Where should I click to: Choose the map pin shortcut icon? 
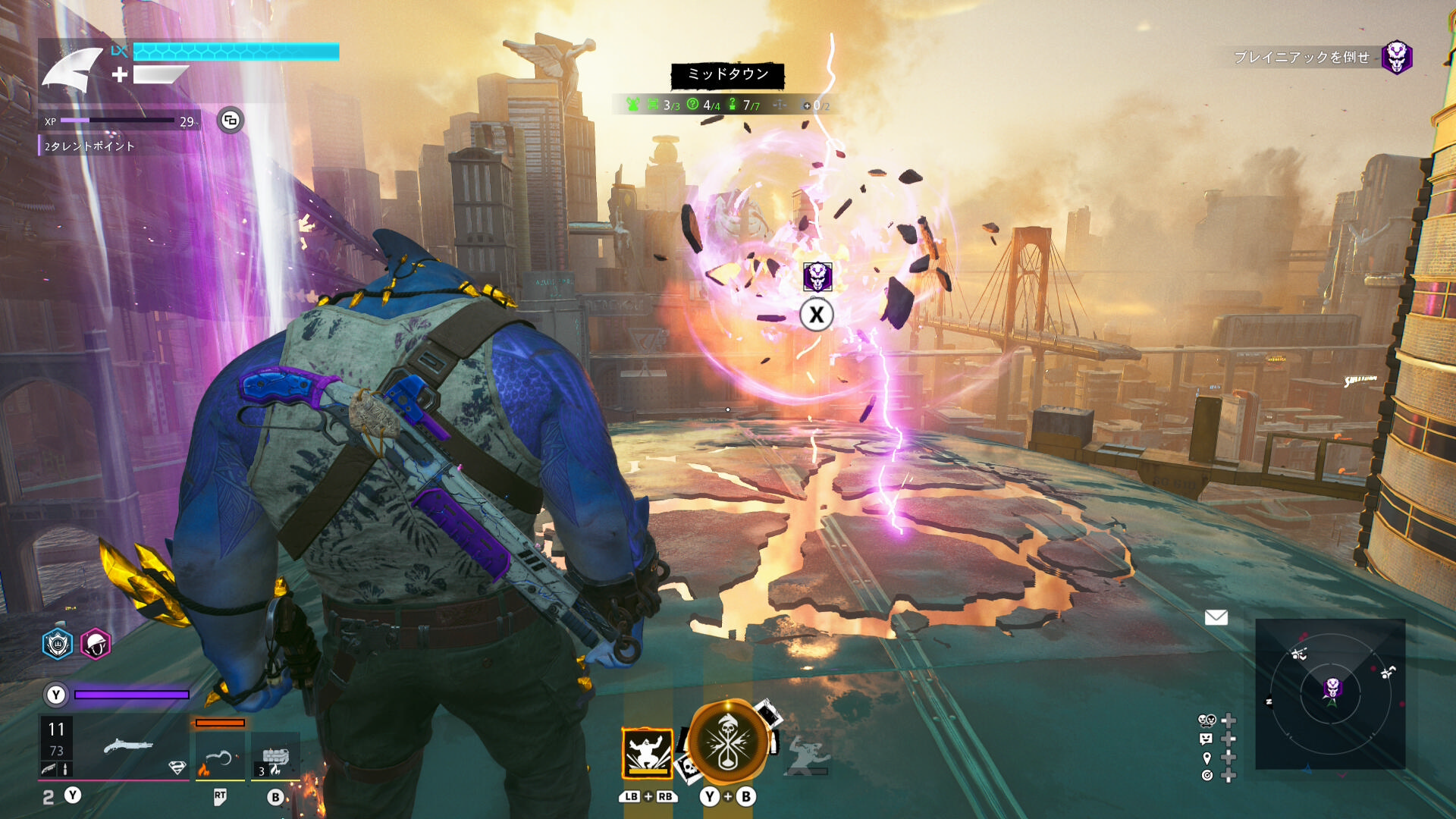tap(1207, 758)
